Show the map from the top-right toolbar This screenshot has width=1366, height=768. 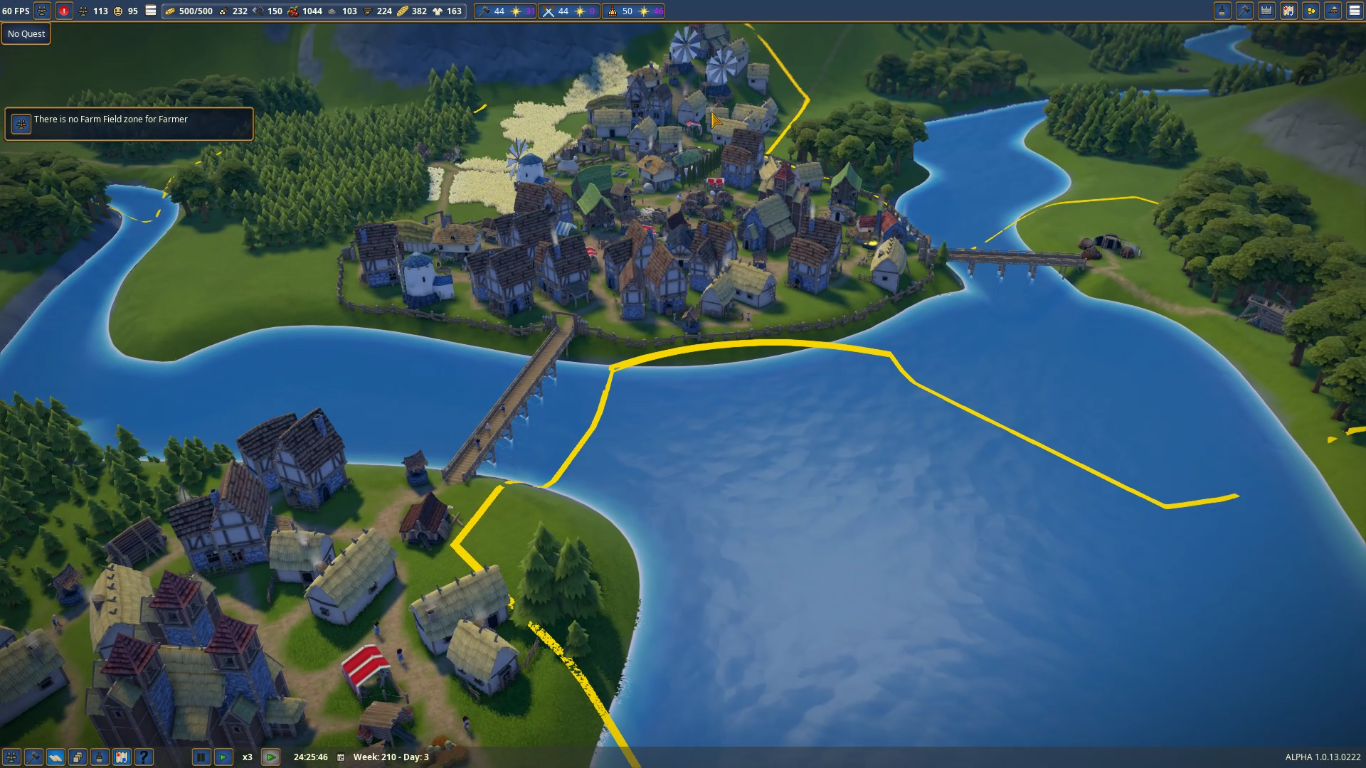[x=1289, y=11]
